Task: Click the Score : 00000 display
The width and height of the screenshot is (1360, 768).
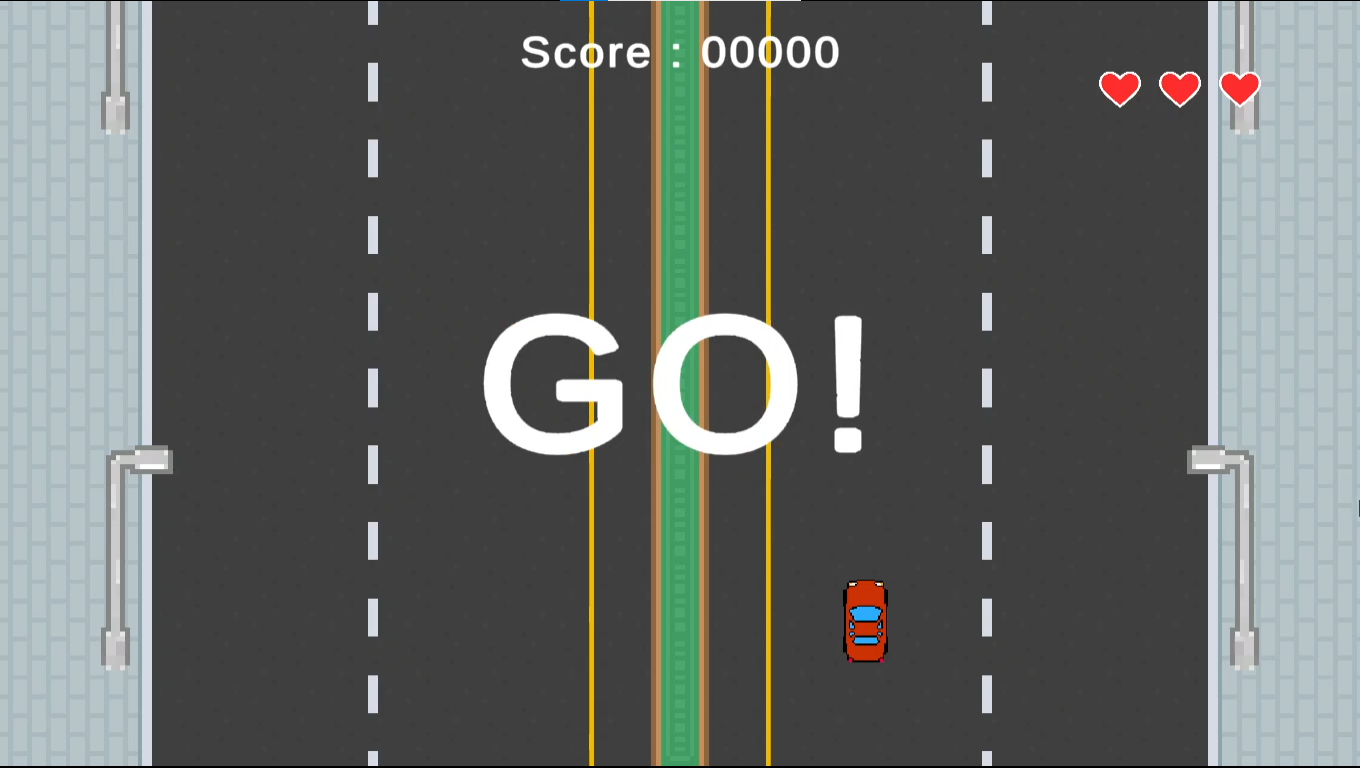Action: click(x=678, y=52)
